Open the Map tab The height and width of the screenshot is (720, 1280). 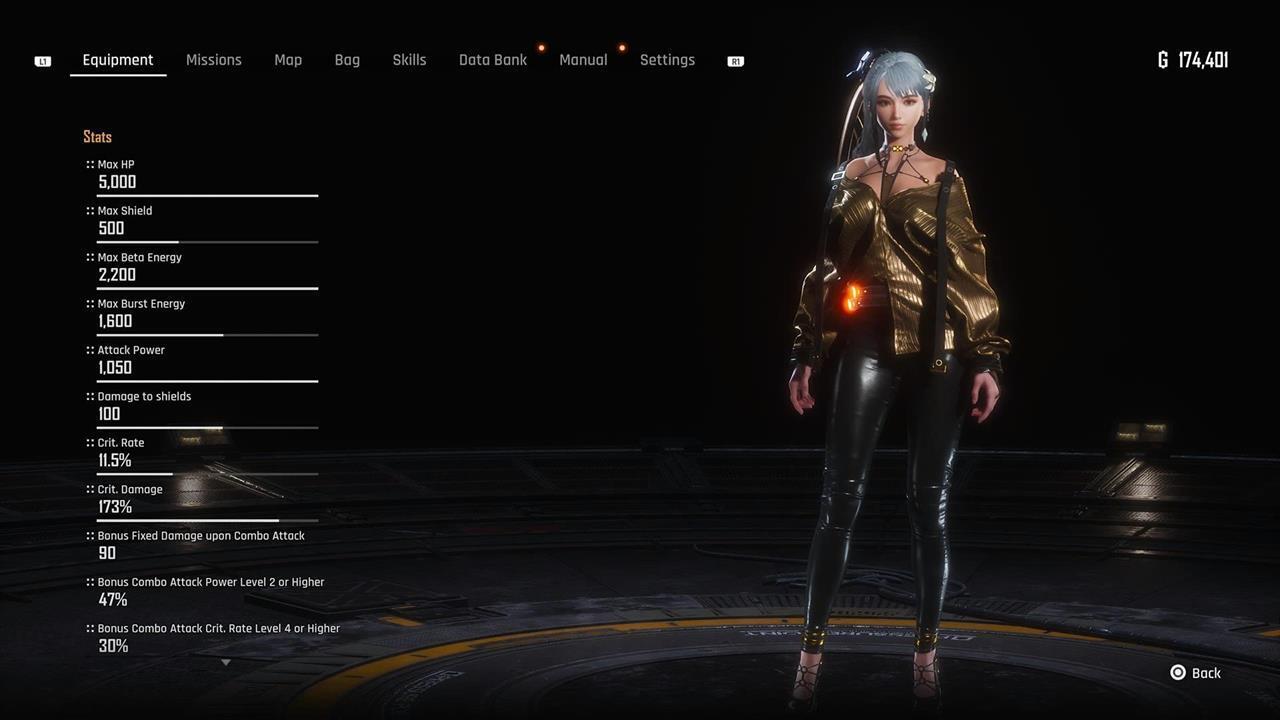coord(288,60)
